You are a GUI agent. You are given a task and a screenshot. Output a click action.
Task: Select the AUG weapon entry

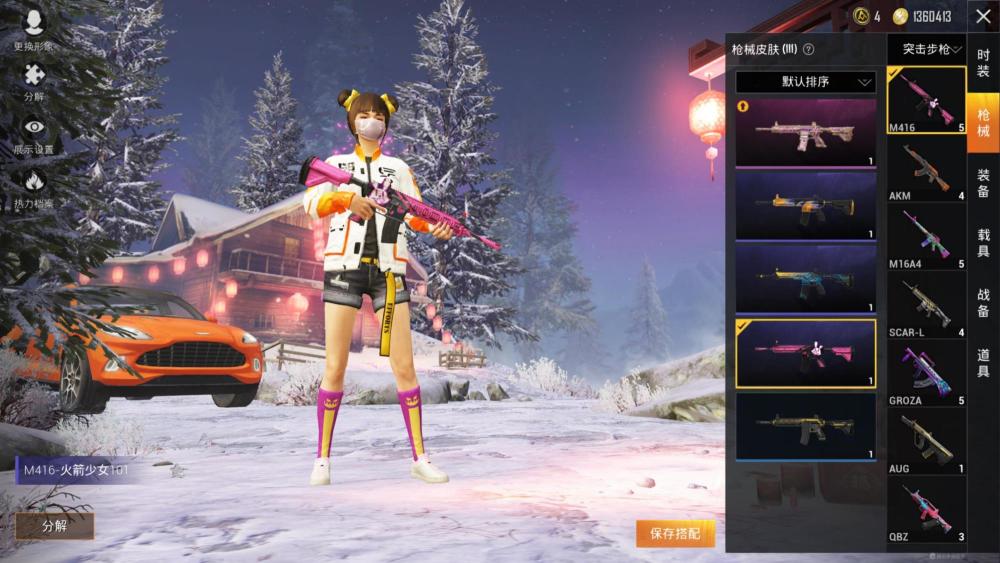[x=926, y=441]
